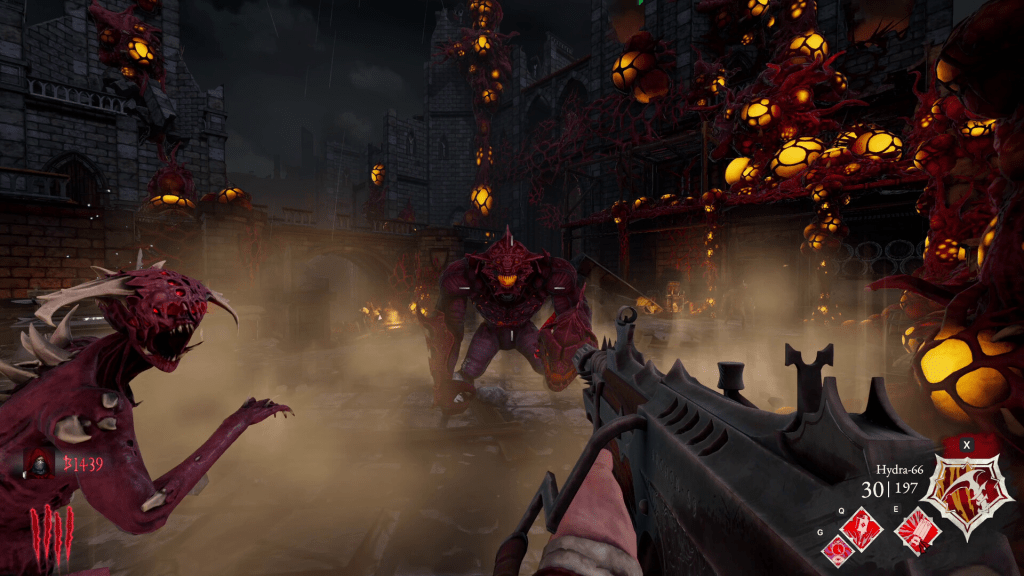Click the red-hooded player portrait
Viewport: 1024px width, 576px height.
click(x=40, y=463)
